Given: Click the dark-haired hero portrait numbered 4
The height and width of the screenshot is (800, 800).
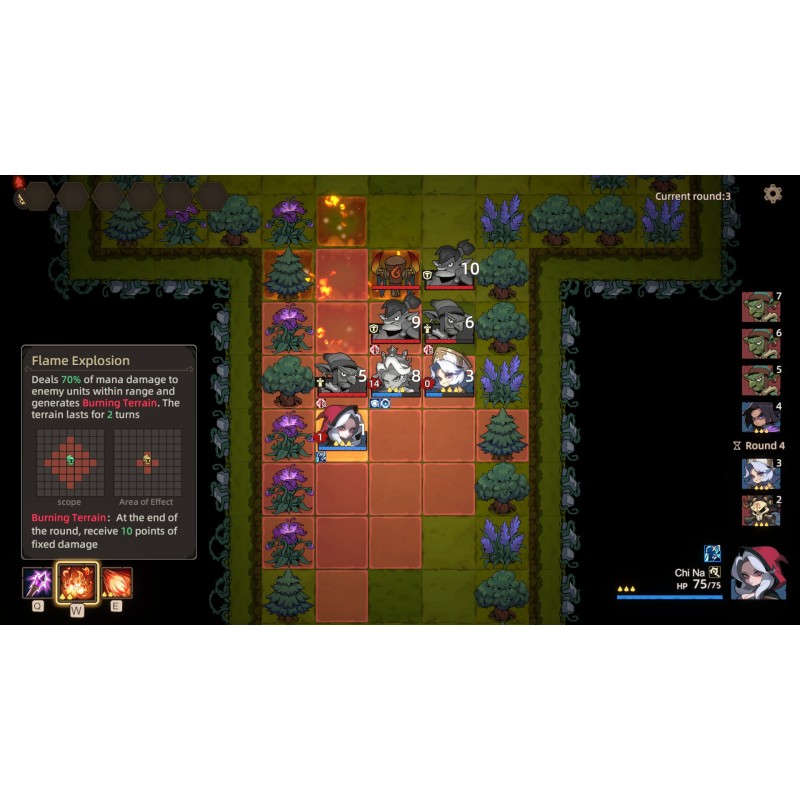Looking at the screenshot, I should pyautogui.click(x=761, y=417).
